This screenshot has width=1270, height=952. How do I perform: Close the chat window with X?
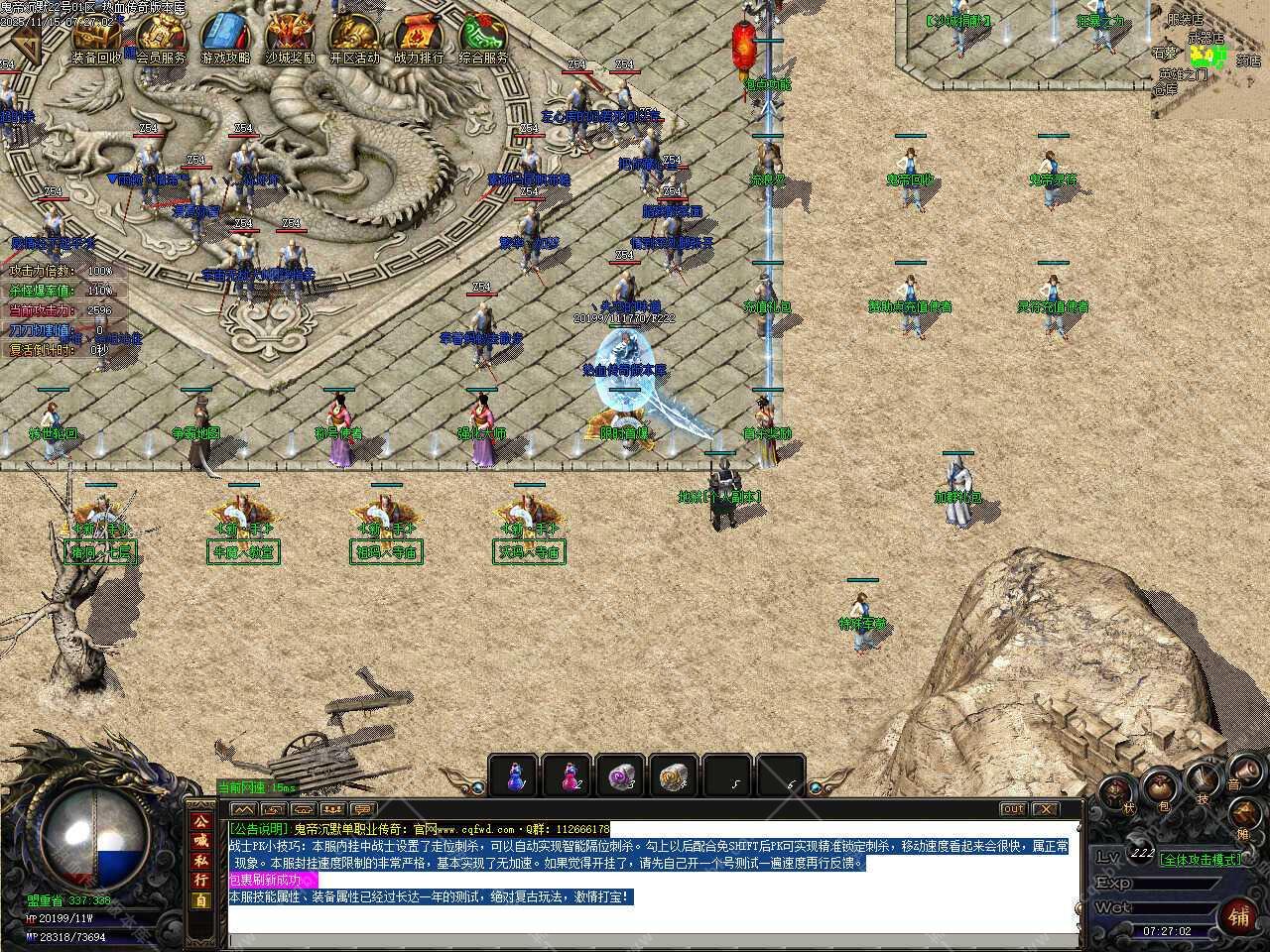point(1045,809)
